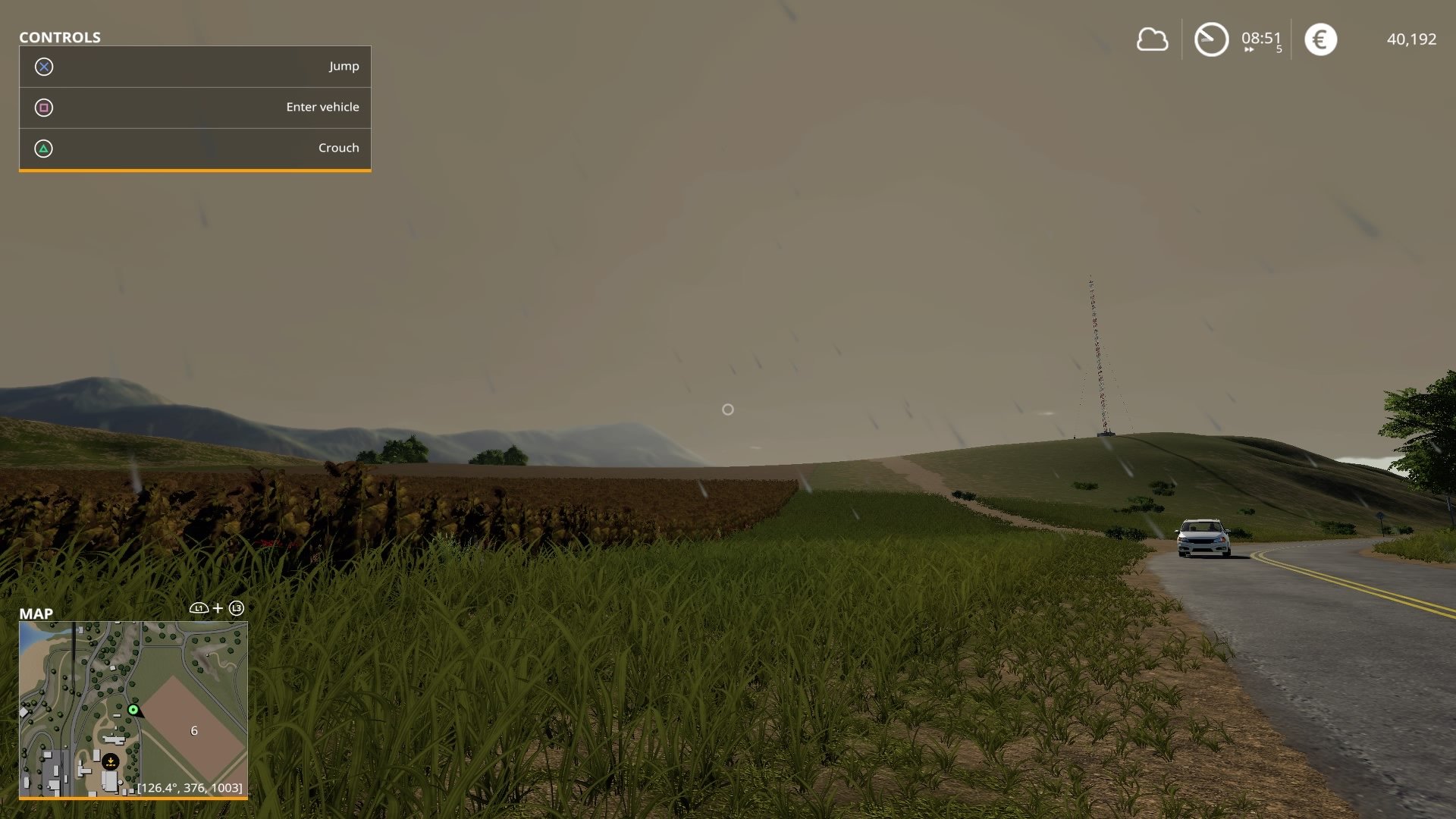1456x819 pixels.
Task: Click the coordinates readout on the minimap
Action: tap(189, 788)
